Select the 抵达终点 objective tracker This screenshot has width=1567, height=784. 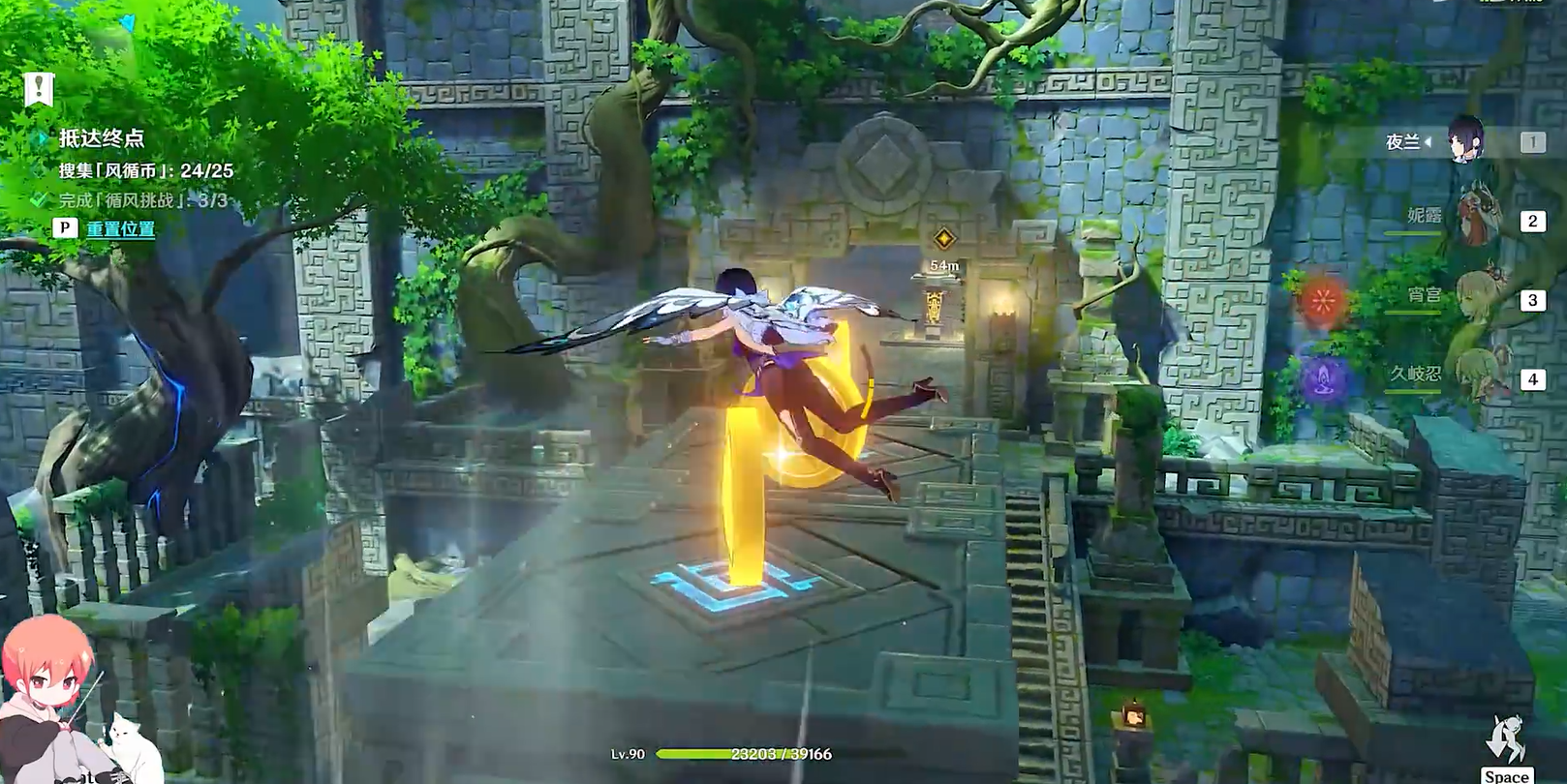pos(101,138)
